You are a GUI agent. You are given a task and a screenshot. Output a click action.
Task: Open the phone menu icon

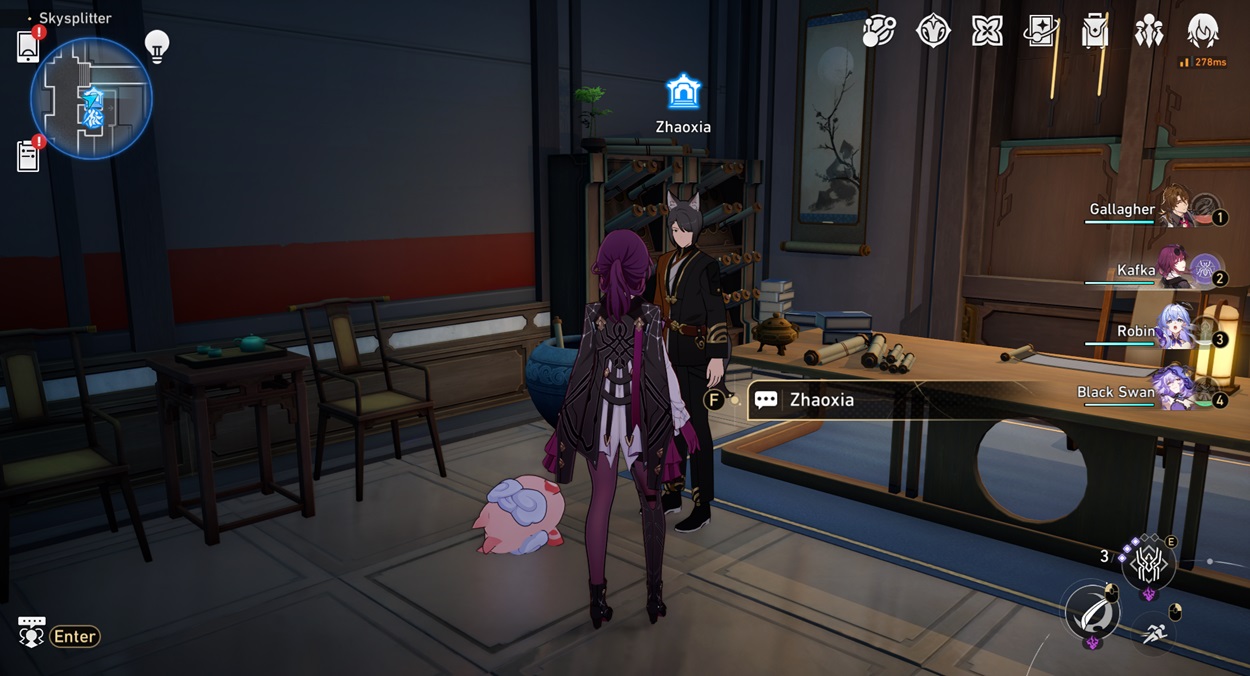click(28, 47)
